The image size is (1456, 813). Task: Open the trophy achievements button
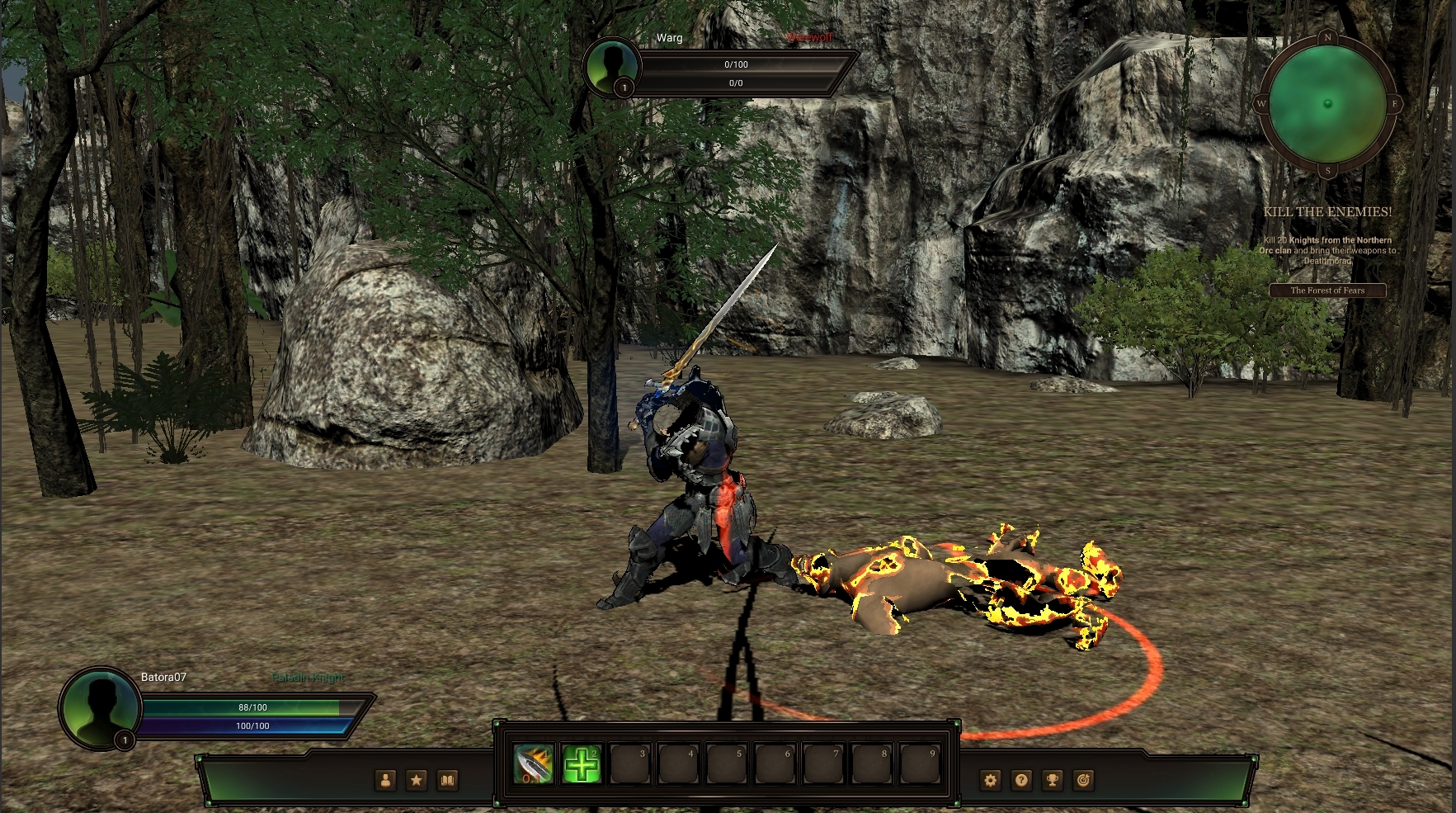(1053, 780)
